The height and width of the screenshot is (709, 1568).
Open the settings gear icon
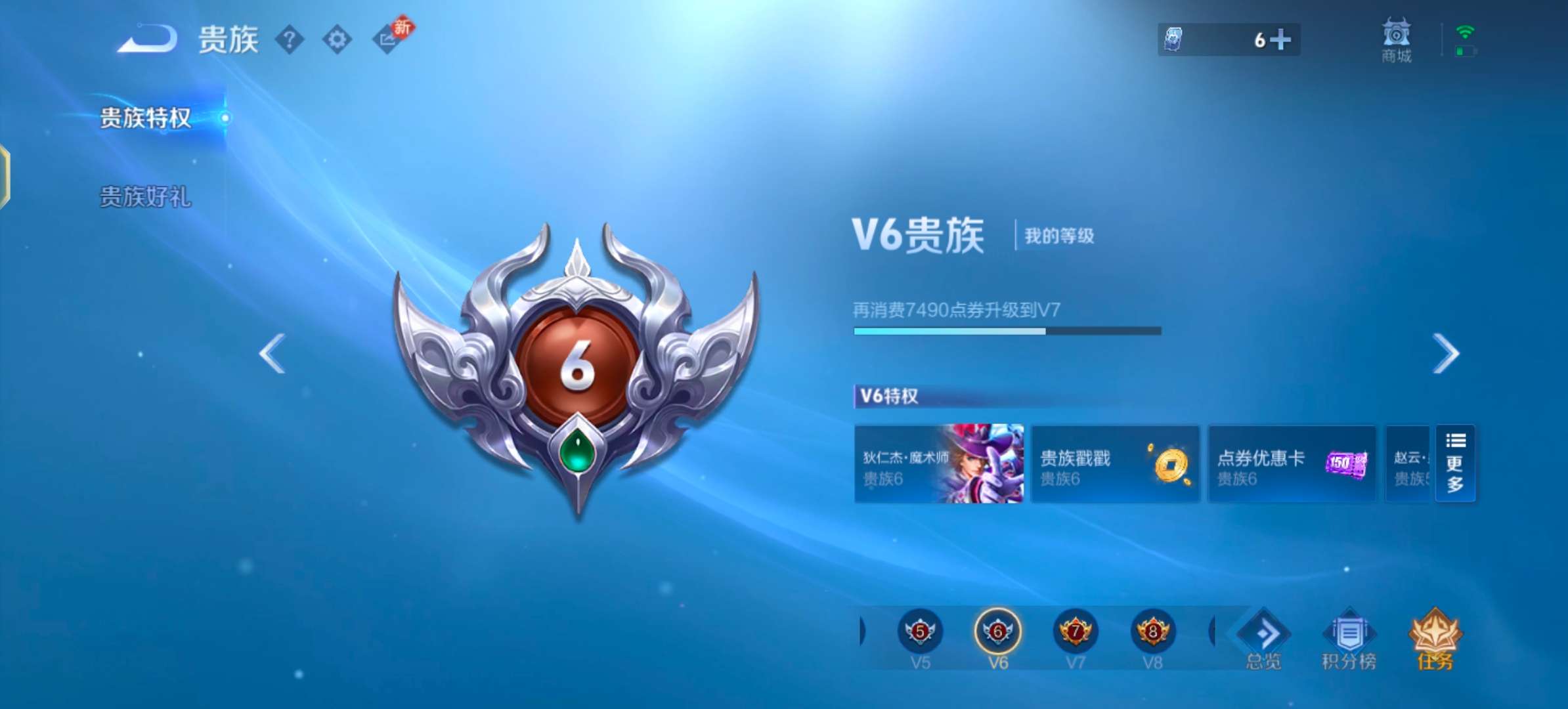tap(337, 39)
